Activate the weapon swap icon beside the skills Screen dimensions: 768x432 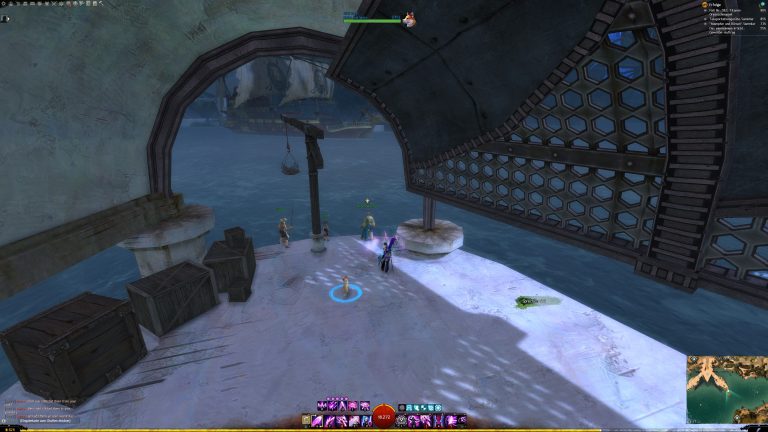[308, 421]
